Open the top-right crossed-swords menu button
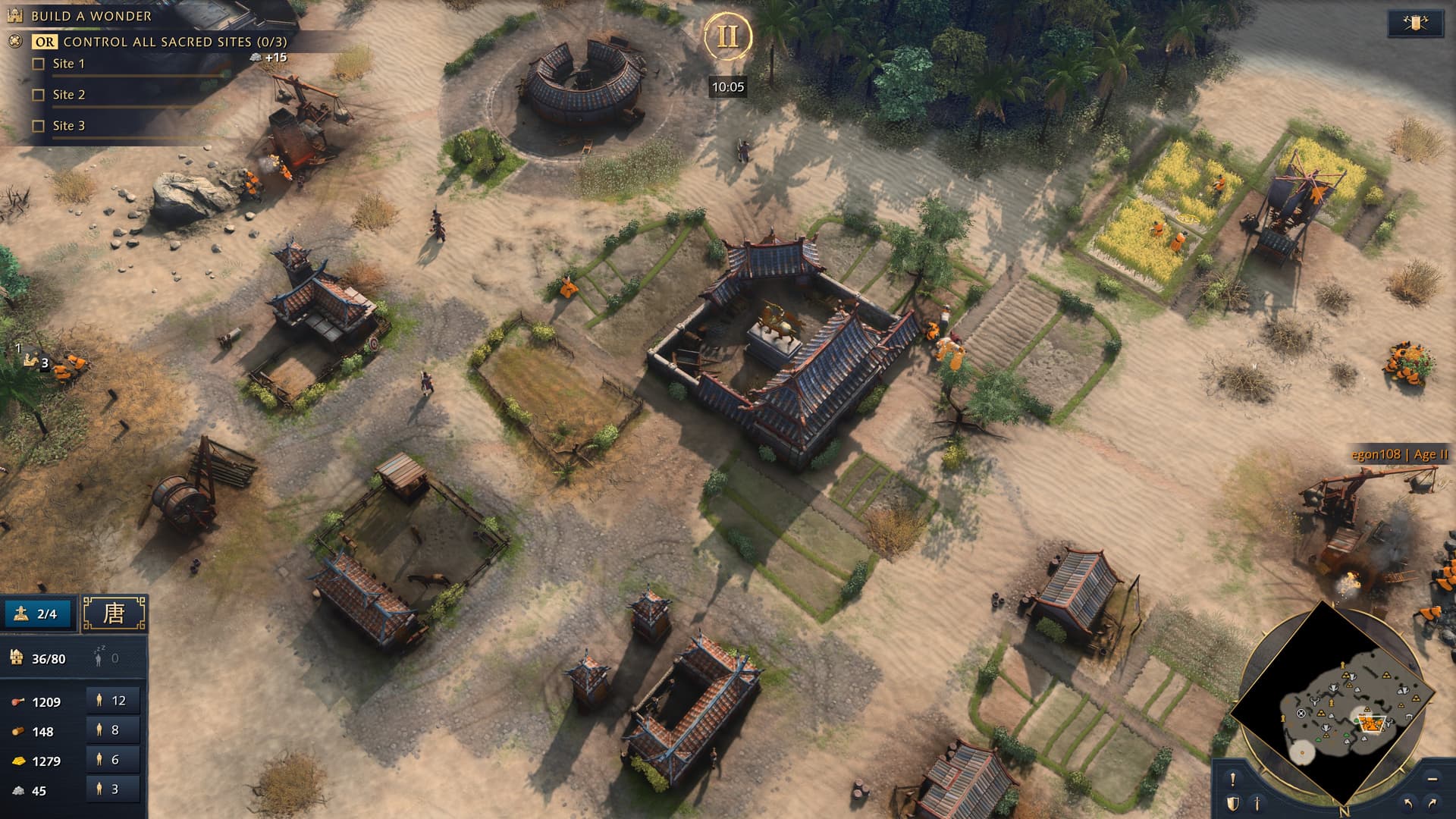The height and width of the screenshot is (819, 1456). (x=1415, y=23)
